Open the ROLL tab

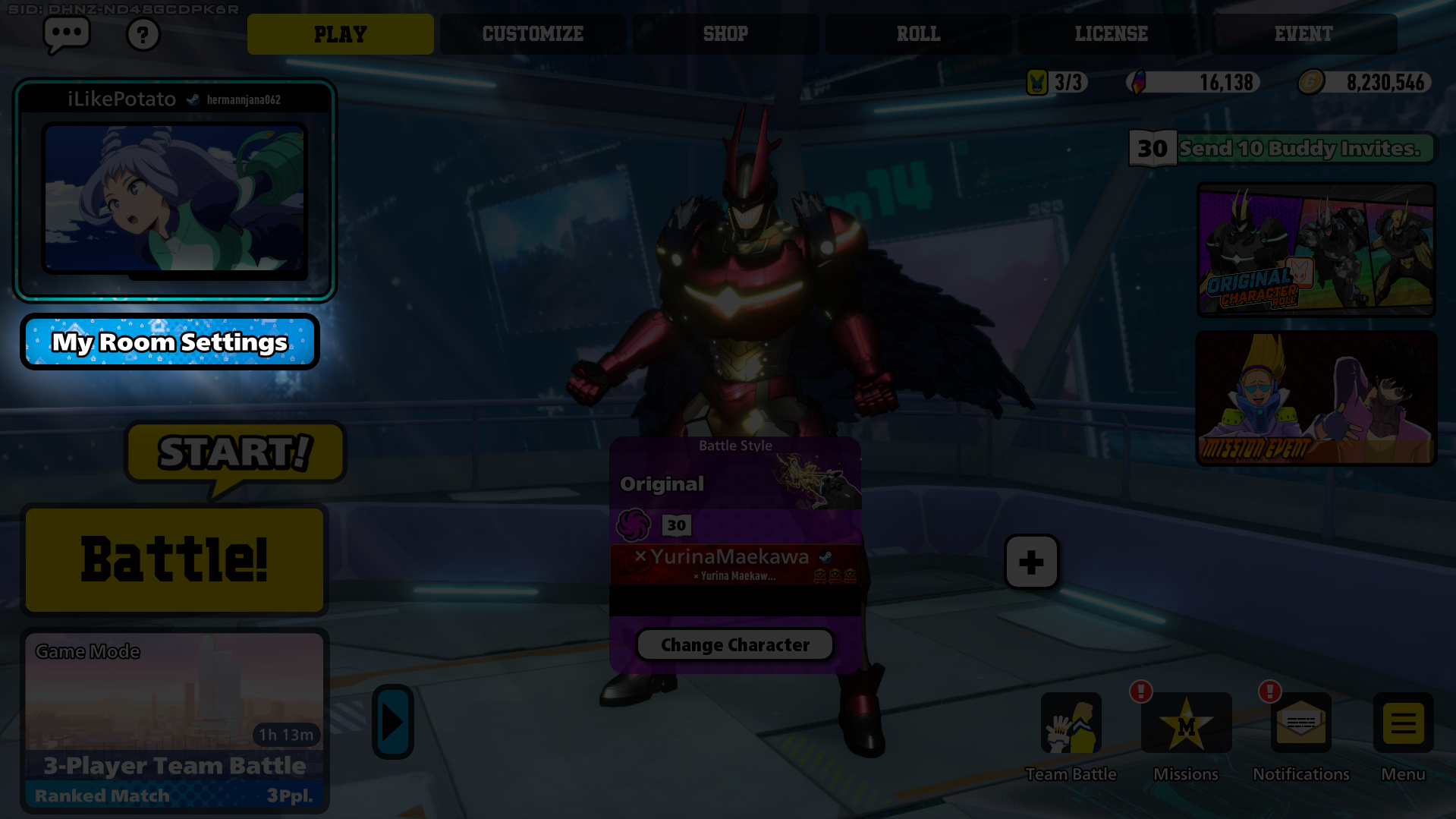pyautogui.click(x=918, y=34)
